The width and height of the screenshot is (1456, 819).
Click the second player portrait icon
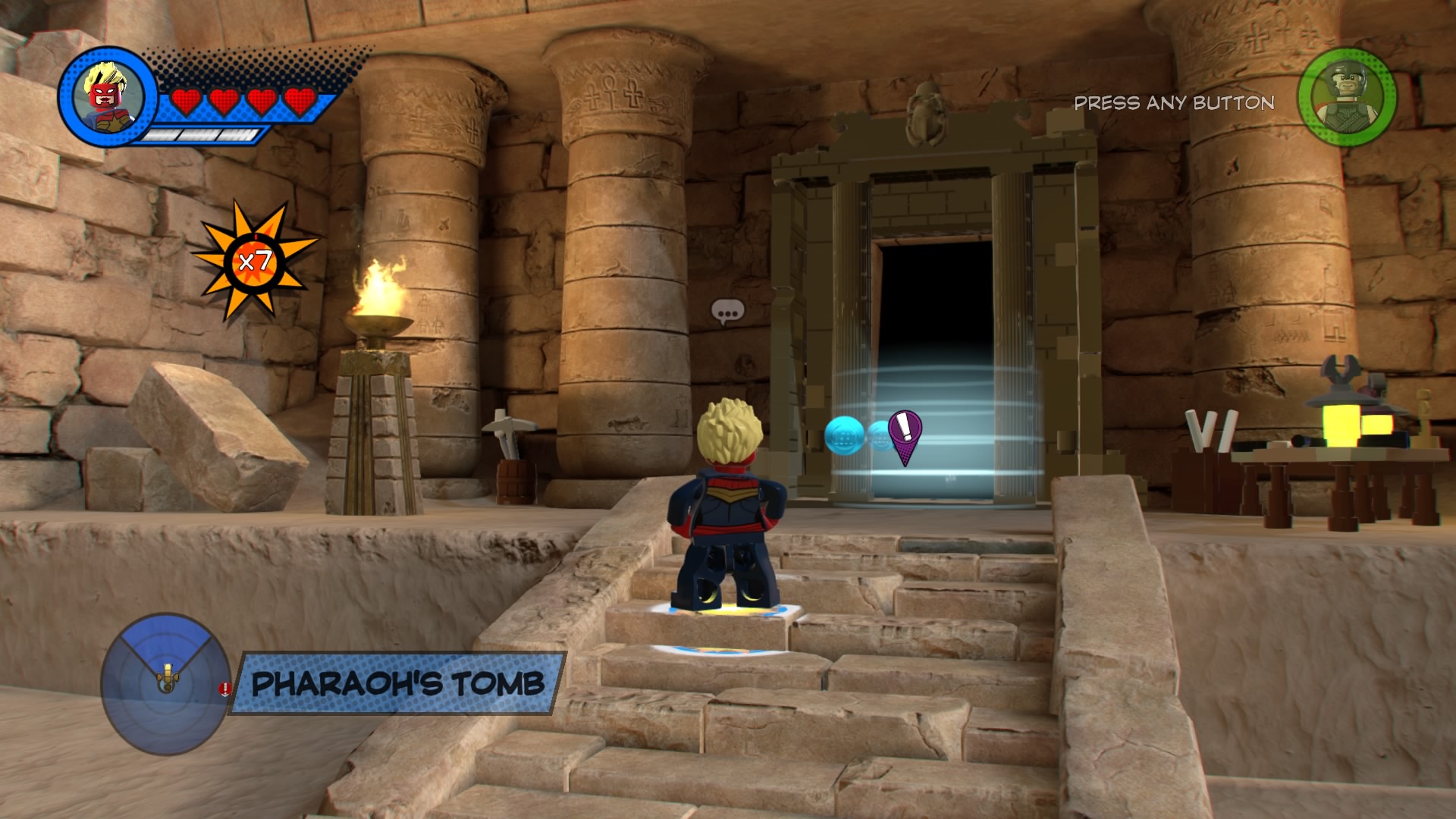(1346, 97)
